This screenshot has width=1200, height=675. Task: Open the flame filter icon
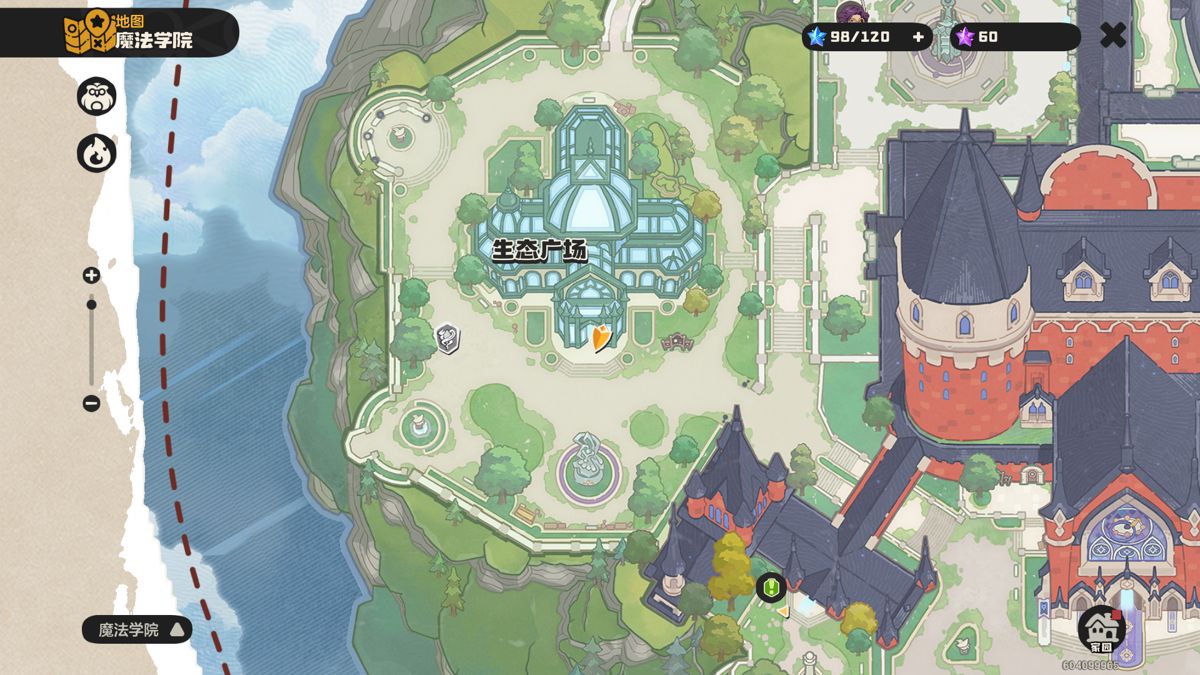(97, 154)
